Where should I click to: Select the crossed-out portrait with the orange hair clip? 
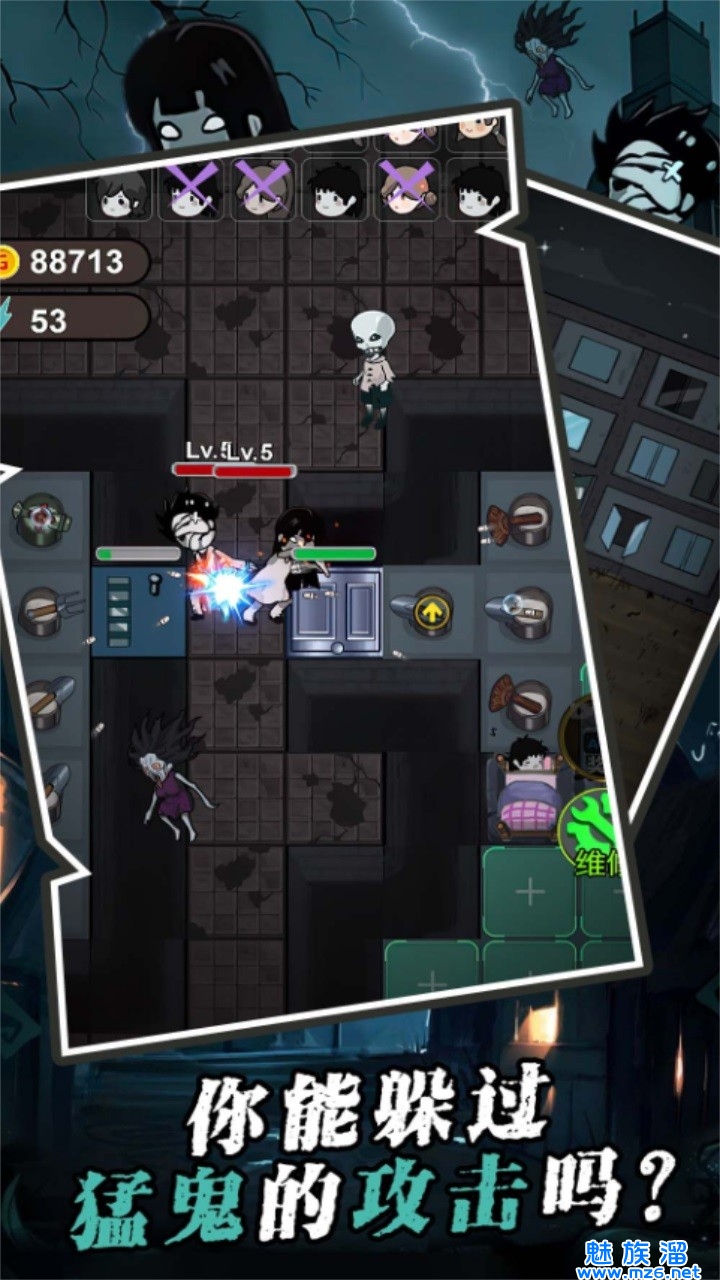click(x=410, y=190)
